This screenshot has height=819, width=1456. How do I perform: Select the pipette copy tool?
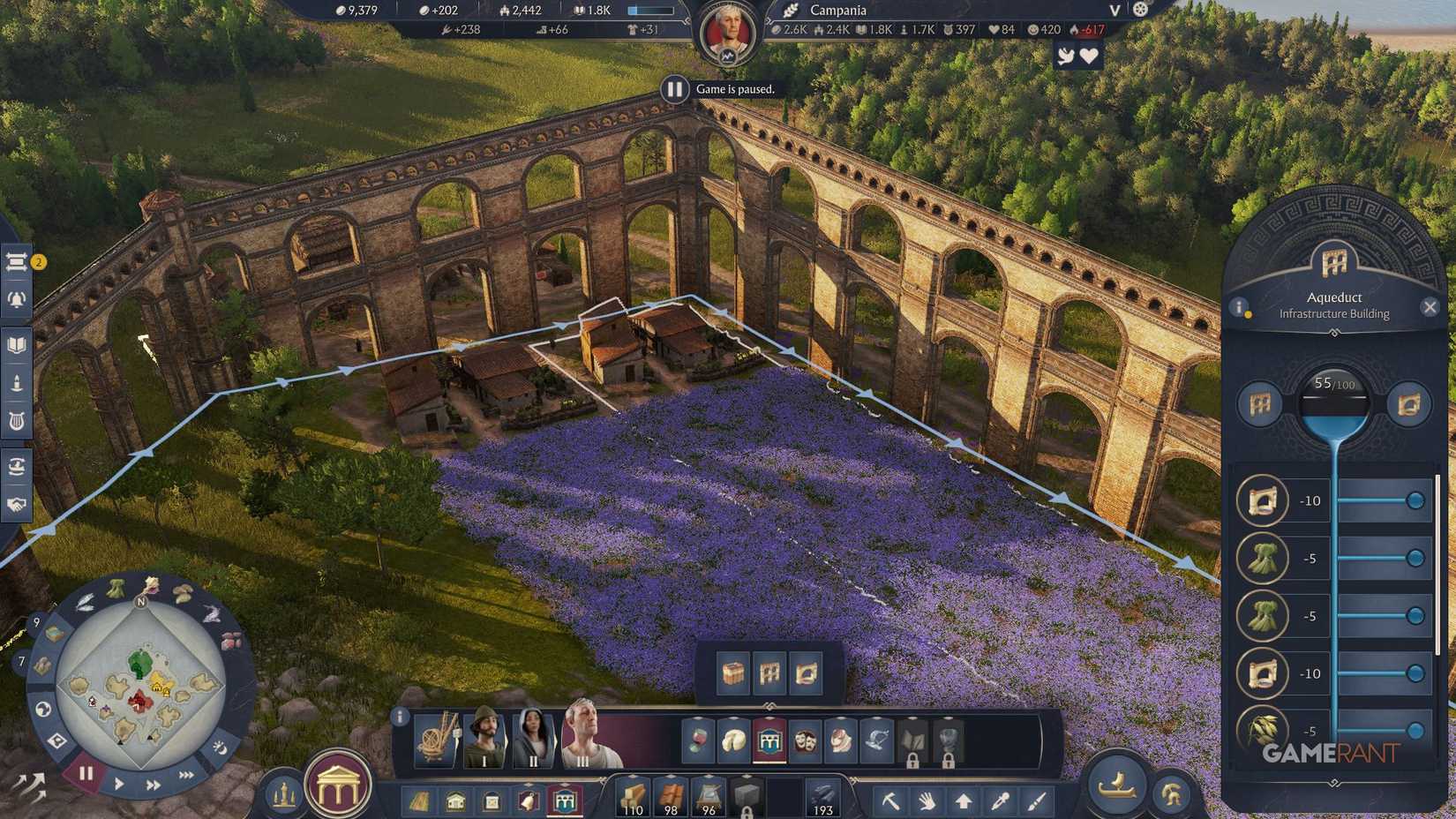(x=1001, y=802)
